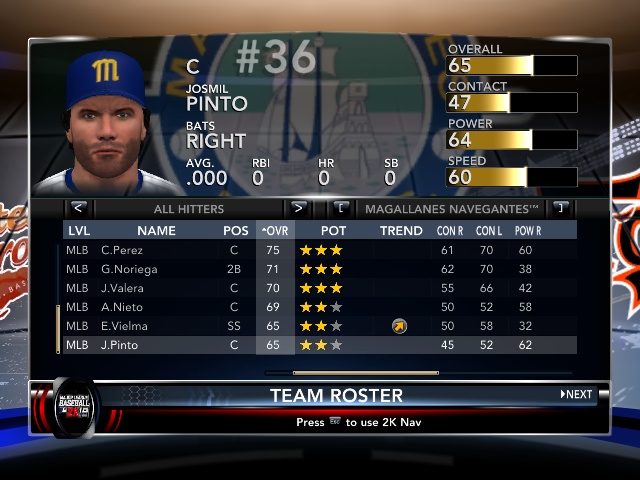This screenshot has width=640, height=480.
Task: Sort the roster by LVL column
Action: [78, 231]
